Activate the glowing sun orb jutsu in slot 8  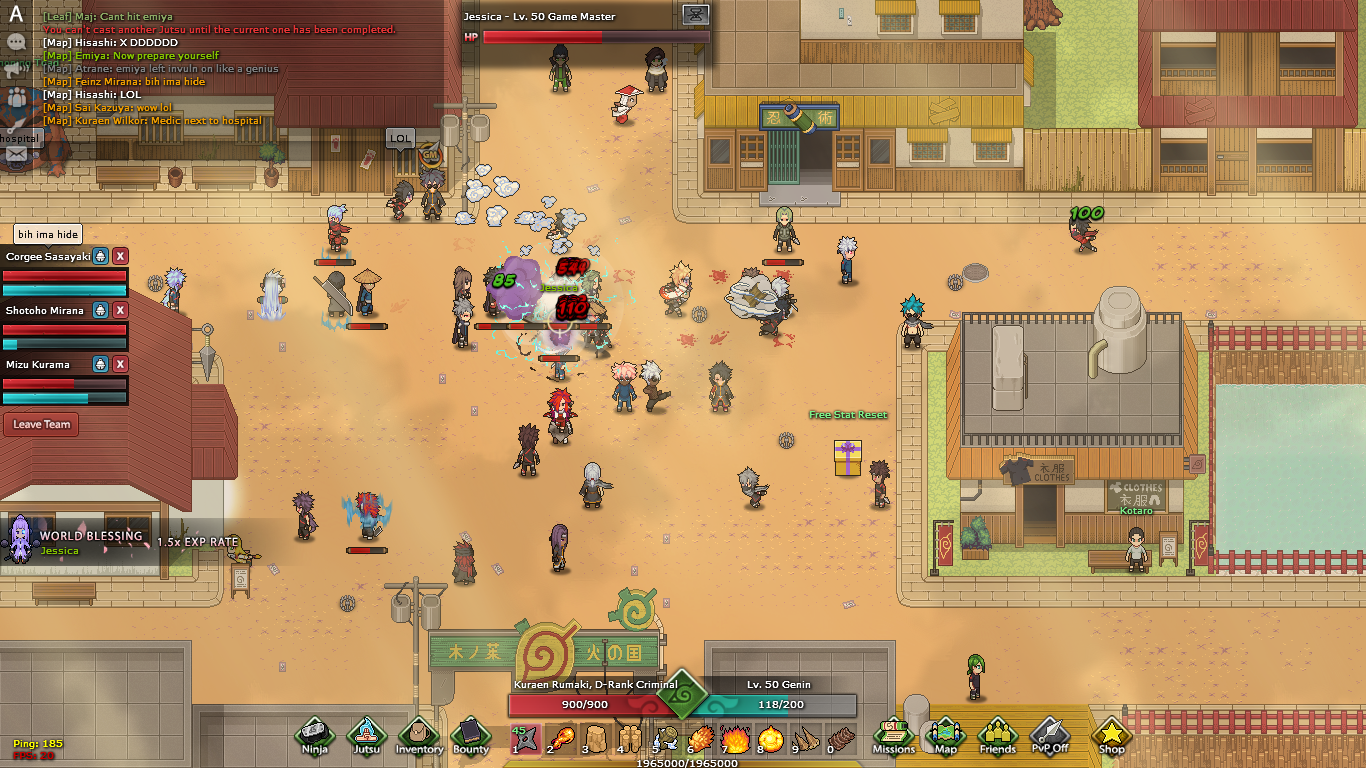pos(772,739)
